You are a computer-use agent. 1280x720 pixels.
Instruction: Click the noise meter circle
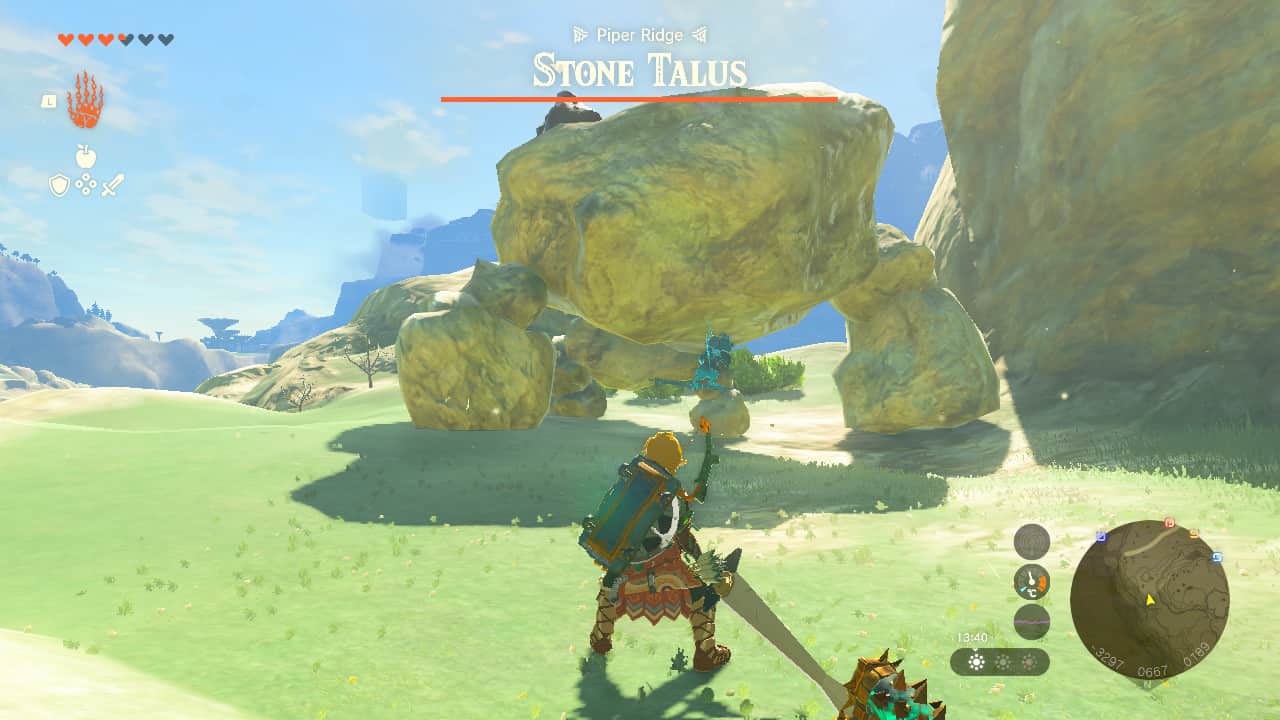coord(1032,621)
